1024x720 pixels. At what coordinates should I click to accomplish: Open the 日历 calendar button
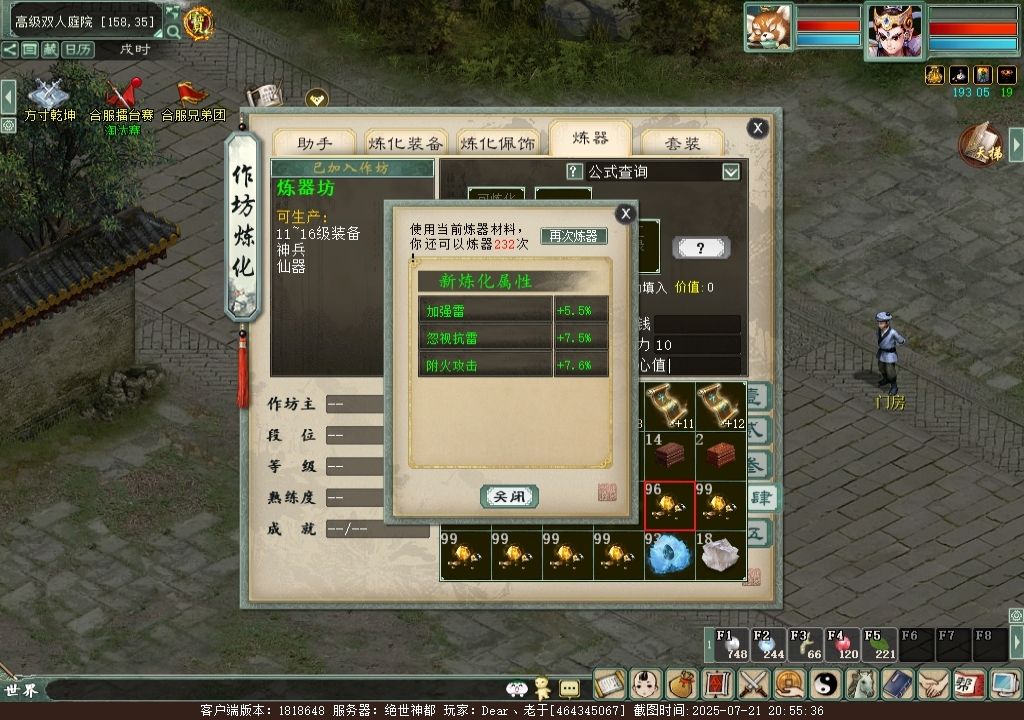pyautogui.click(x=78, y=49)
